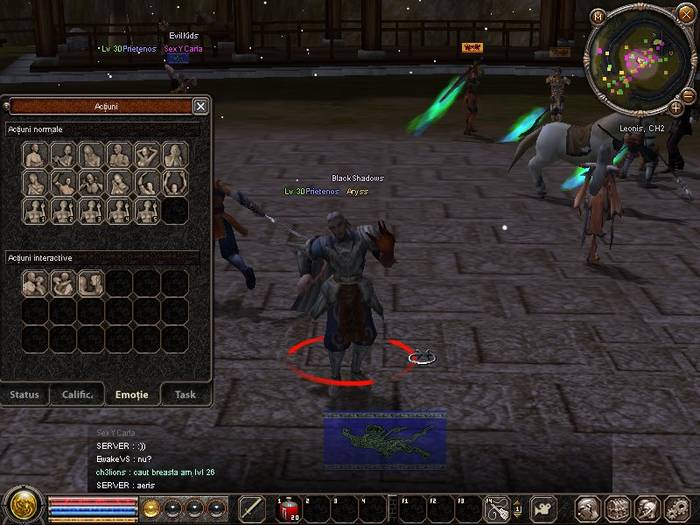Close the Acțiuni window
The width and height of the screenshot is (700, 525).
pos(200,106)
